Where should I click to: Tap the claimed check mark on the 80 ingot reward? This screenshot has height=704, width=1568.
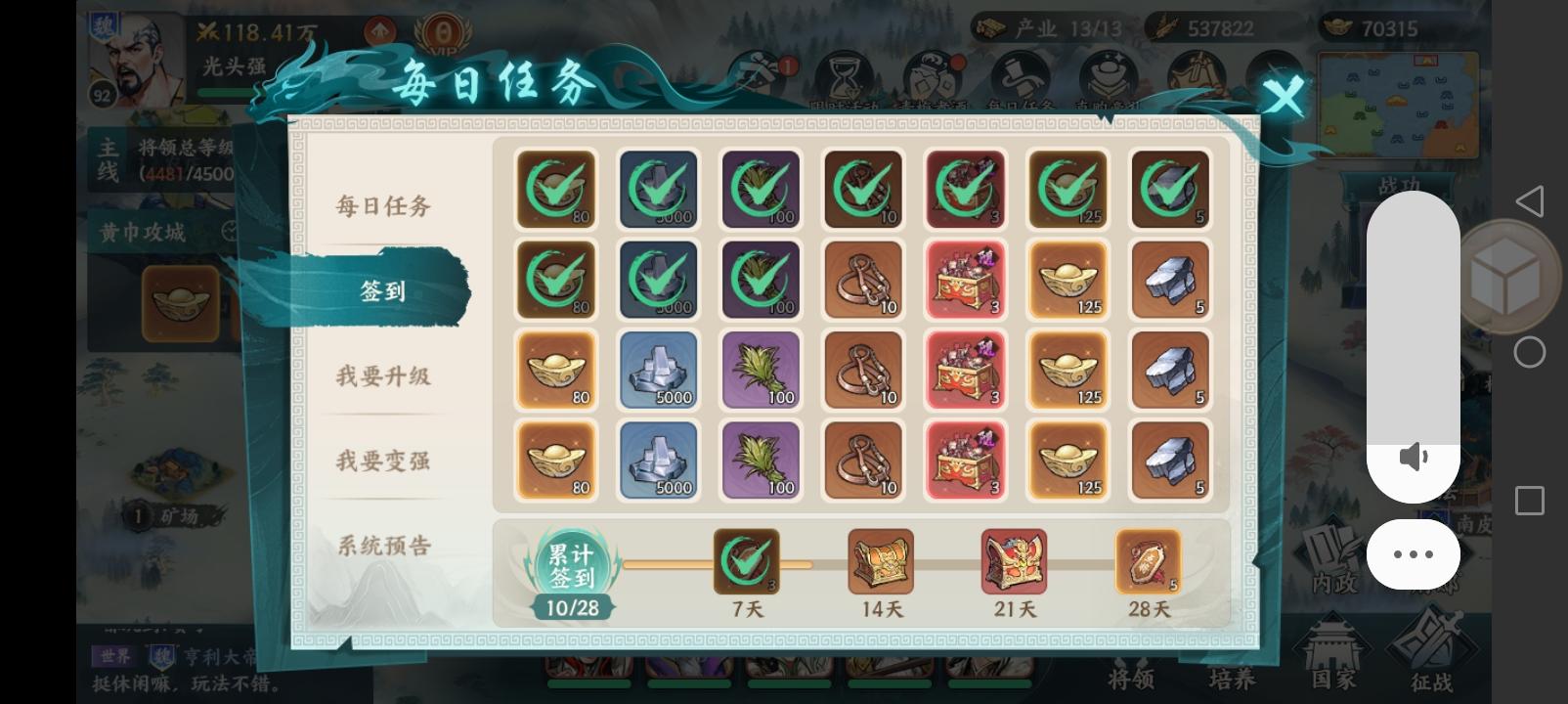tap(556, 189)
